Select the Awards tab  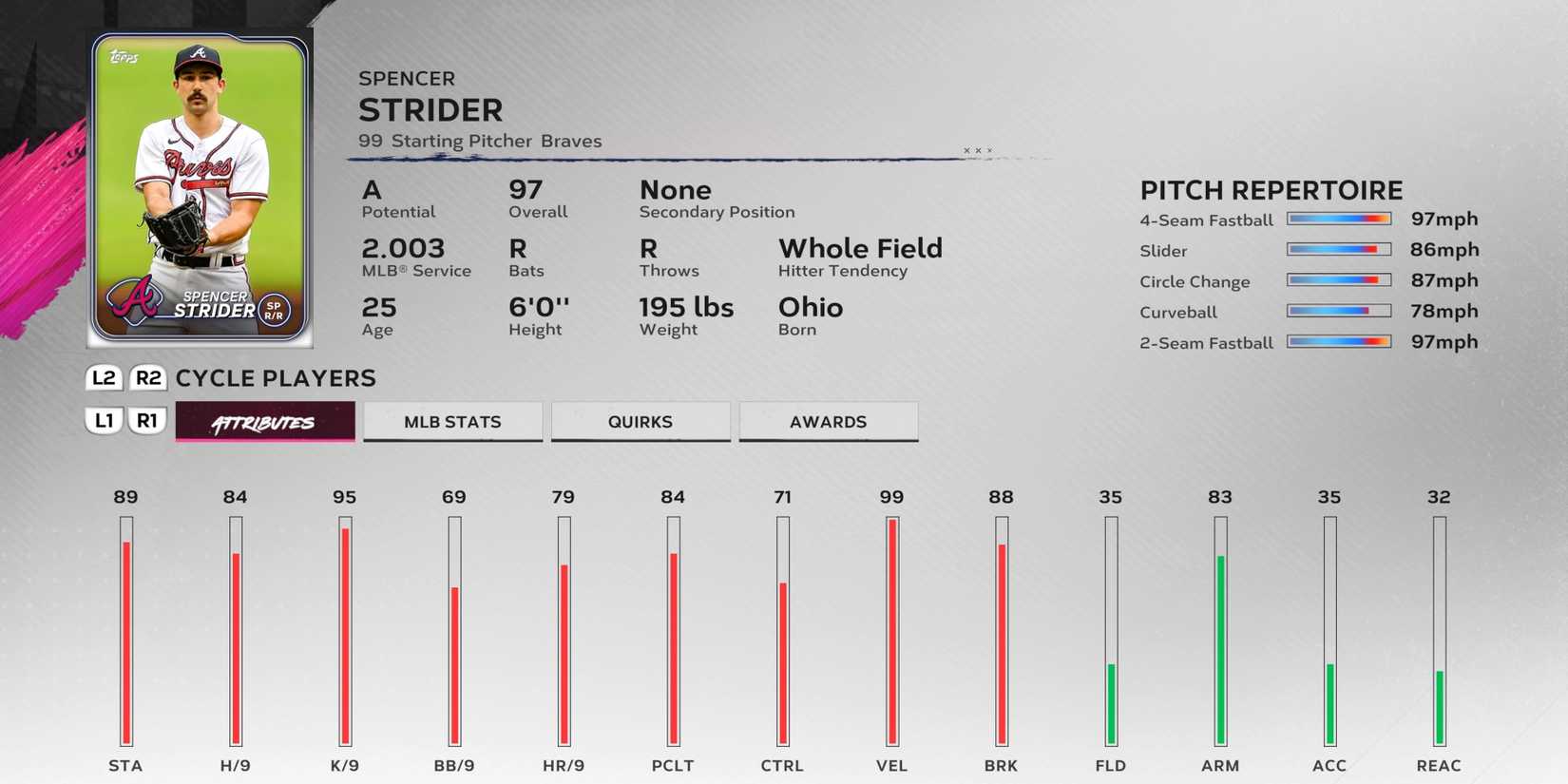pyautogui.click(x=828, y=421)
